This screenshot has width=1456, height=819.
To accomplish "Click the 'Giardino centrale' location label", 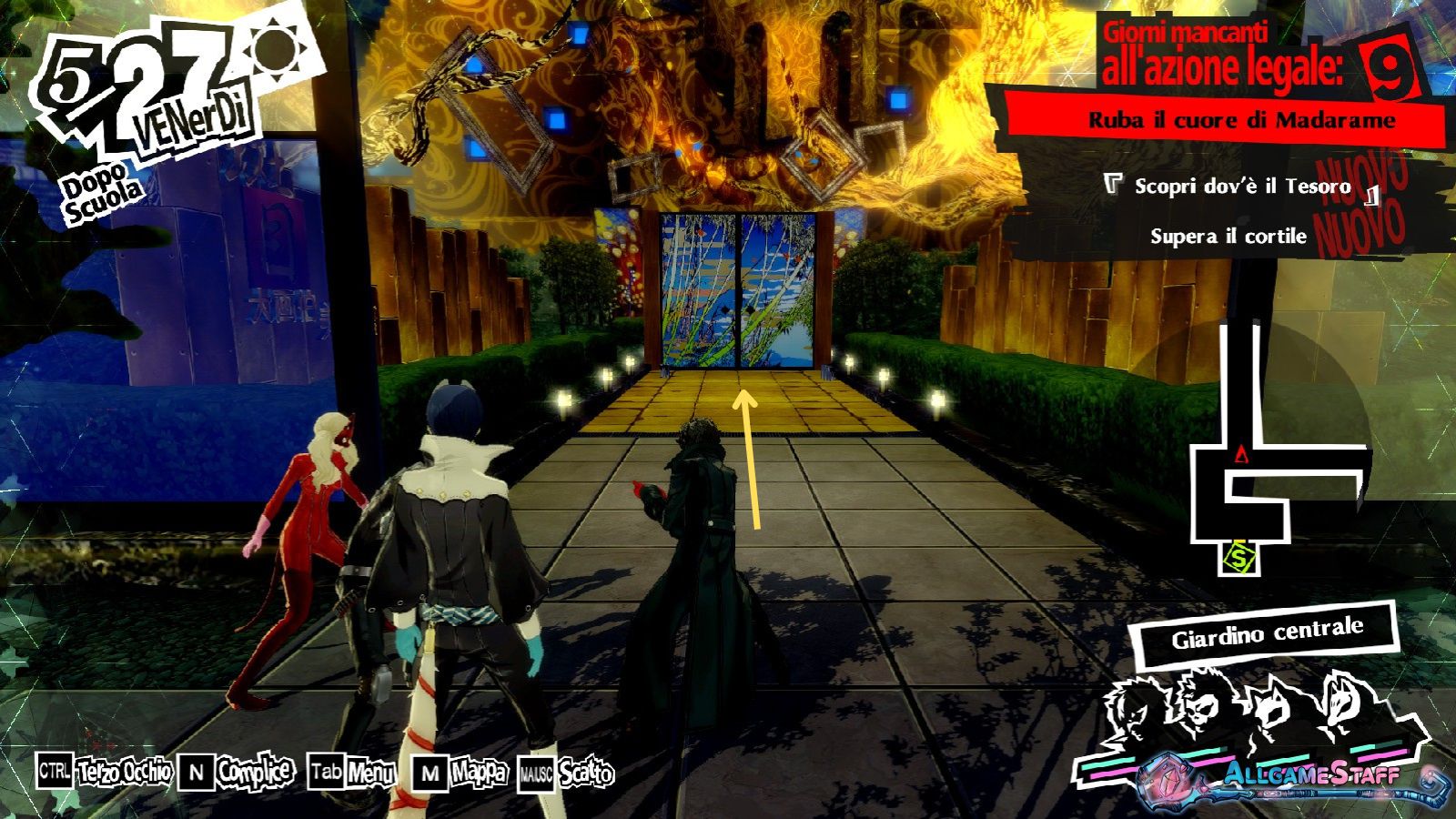I will point(1267,632).
